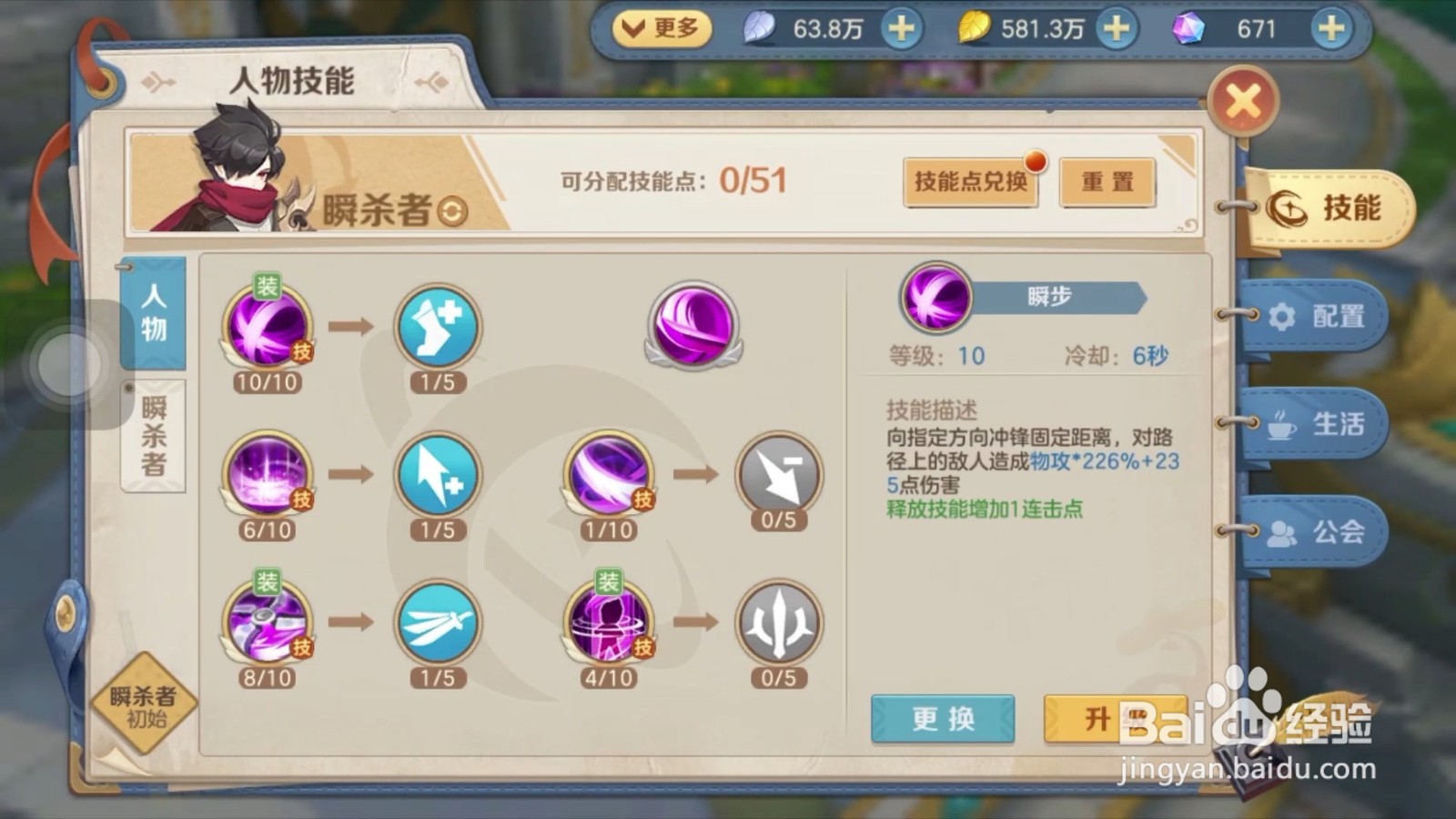Screen dimensions: 1456x819
Task: Toggle the 装 equipped marker on the 10/10 skill
Action: click(x=265, y=285)
